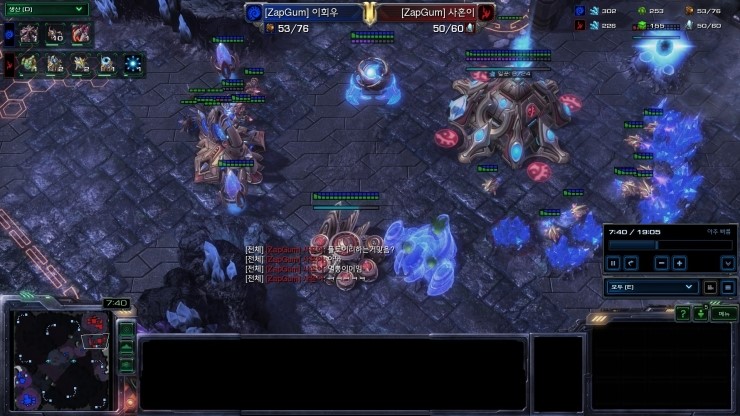Decrease replay speed with the minus button

coord(661,263)
